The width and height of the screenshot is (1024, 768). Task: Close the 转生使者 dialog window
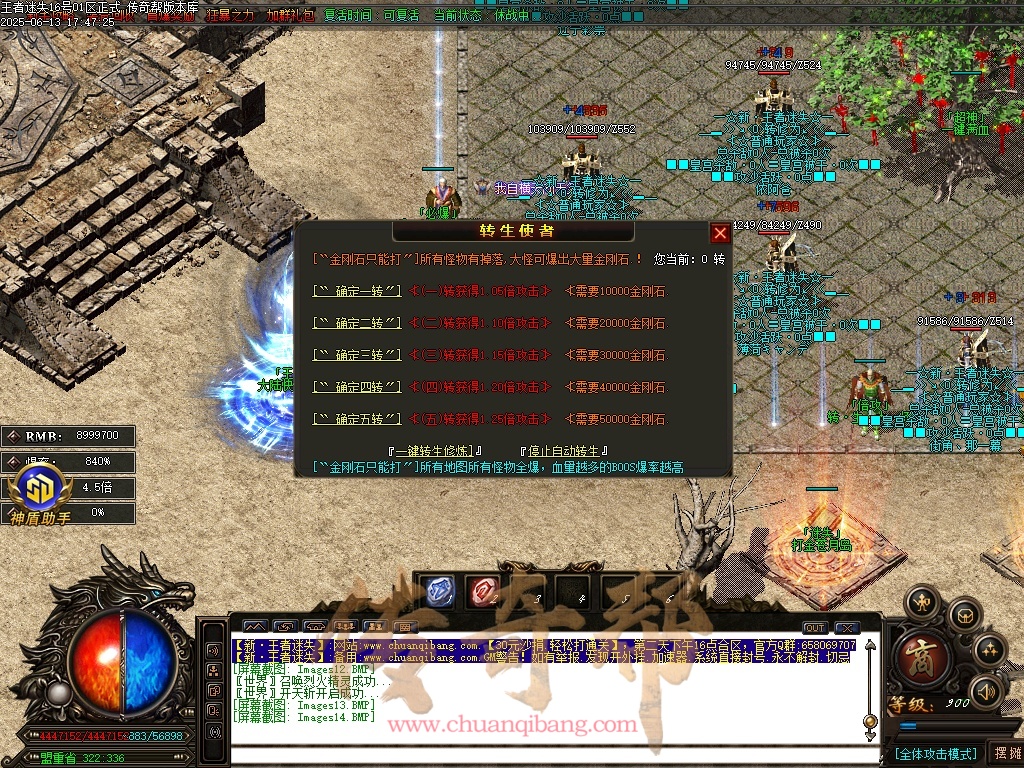(719, 233)
